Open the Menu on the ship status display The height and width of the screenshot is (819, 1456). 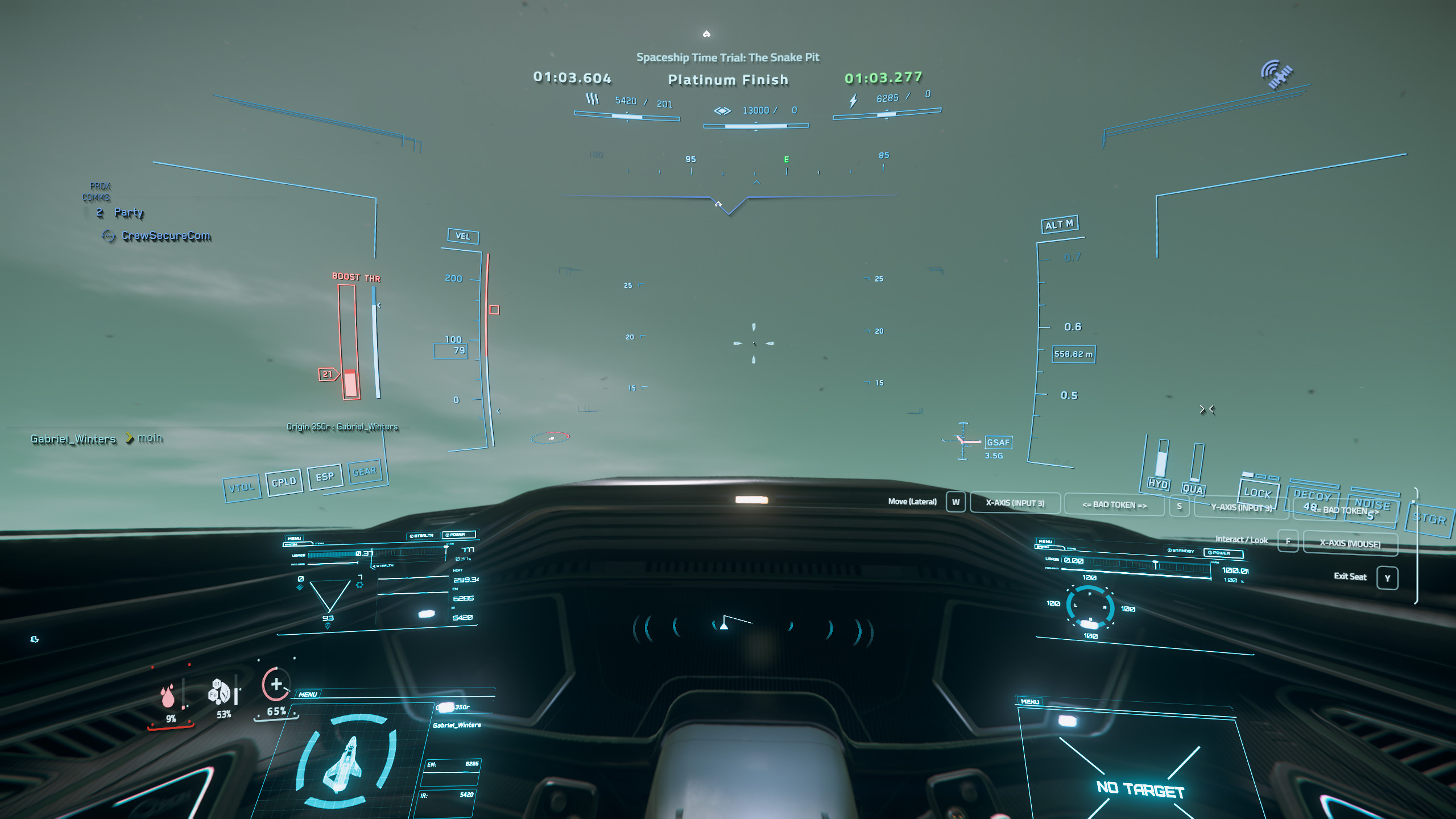[308, 694]
